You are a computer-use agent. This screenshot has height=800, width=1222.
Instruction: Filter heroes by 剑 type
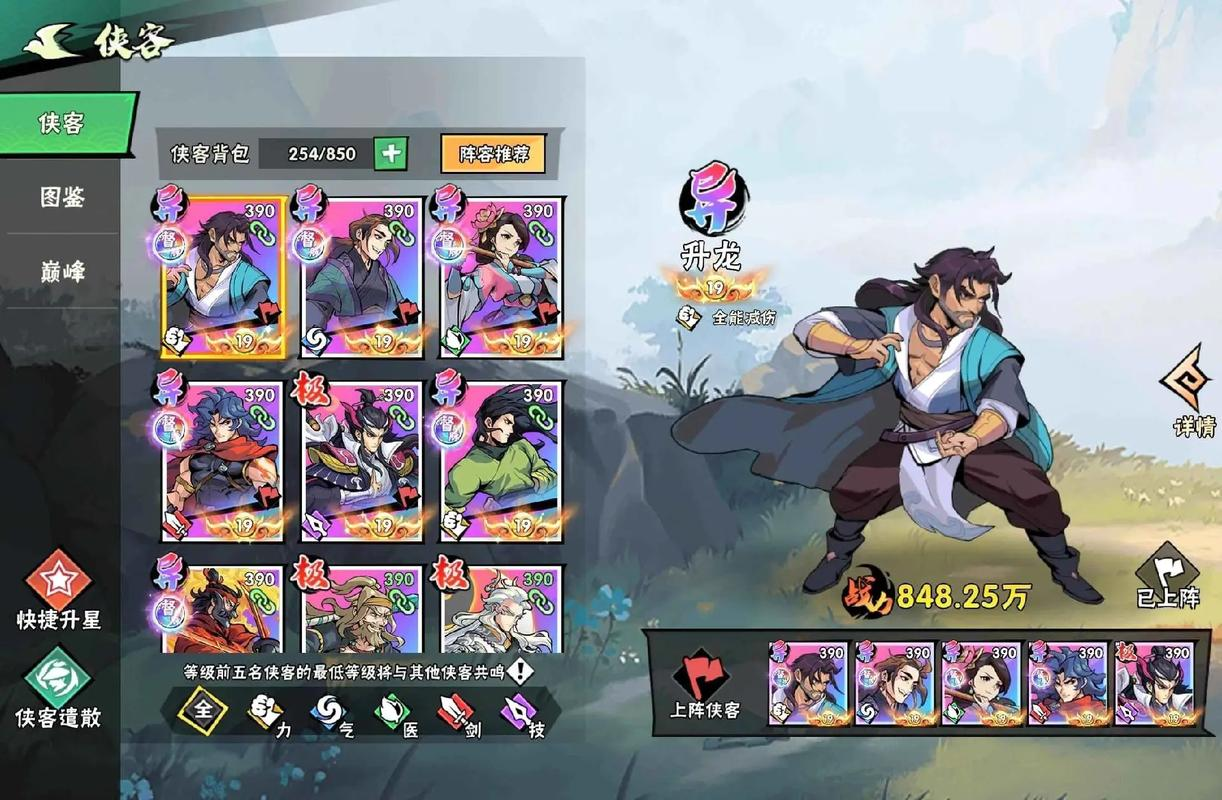click(x=458, y=714)
